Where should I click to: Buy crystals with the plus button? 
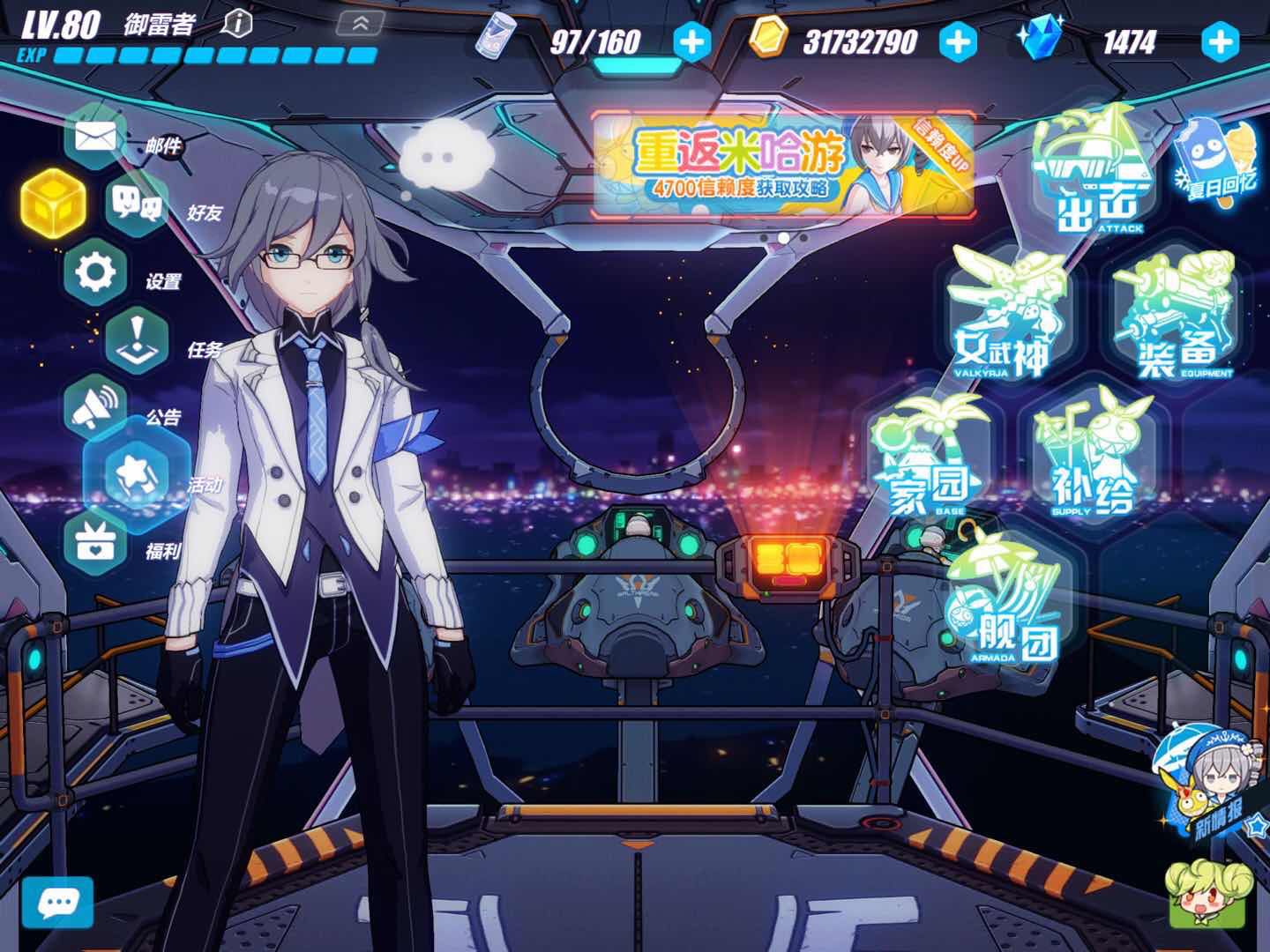point(1221,41)
